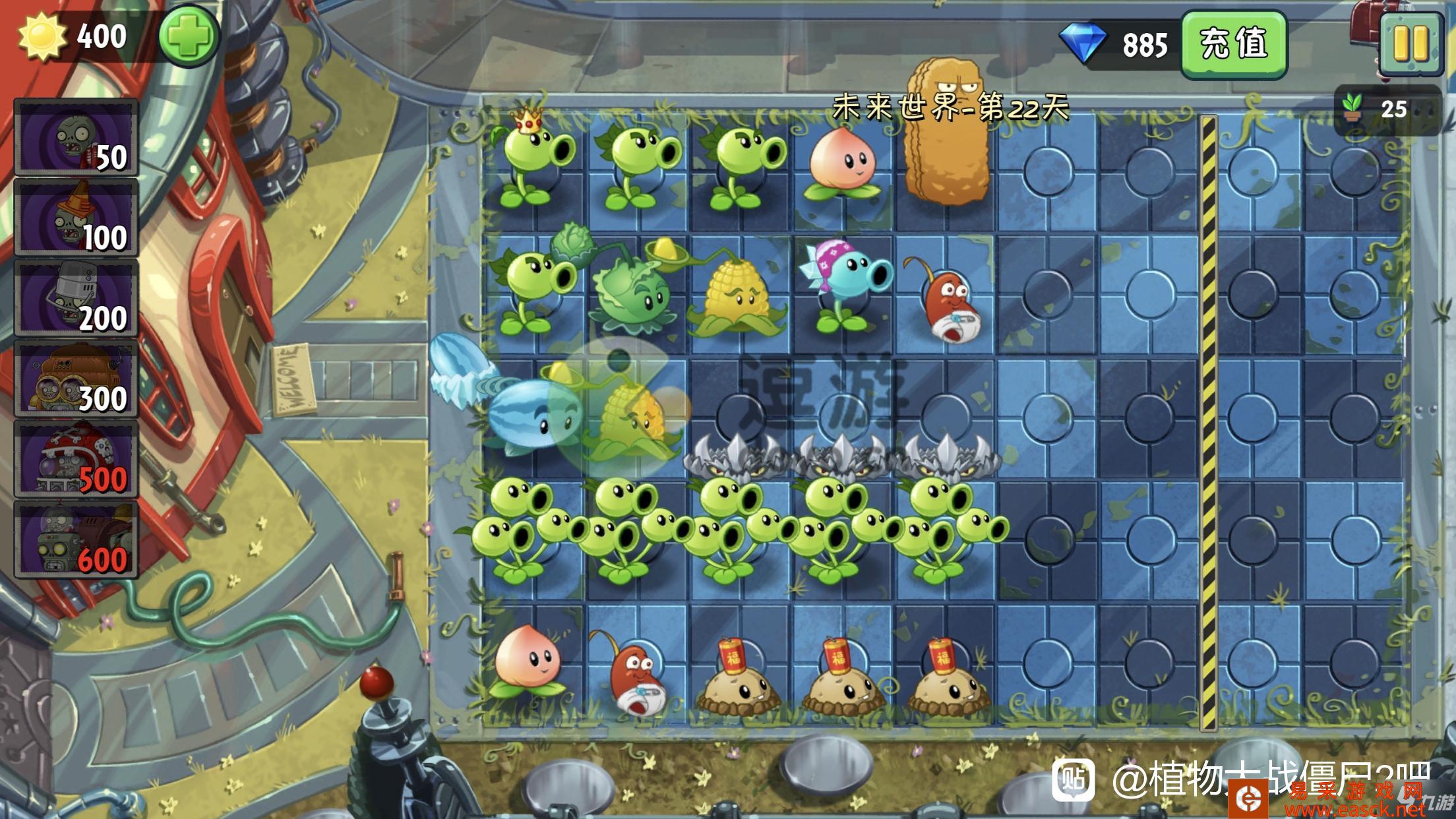Open the 充值 recharge shop
The width and height of the screenshot is (1456, 819).
pos(1233,45)
